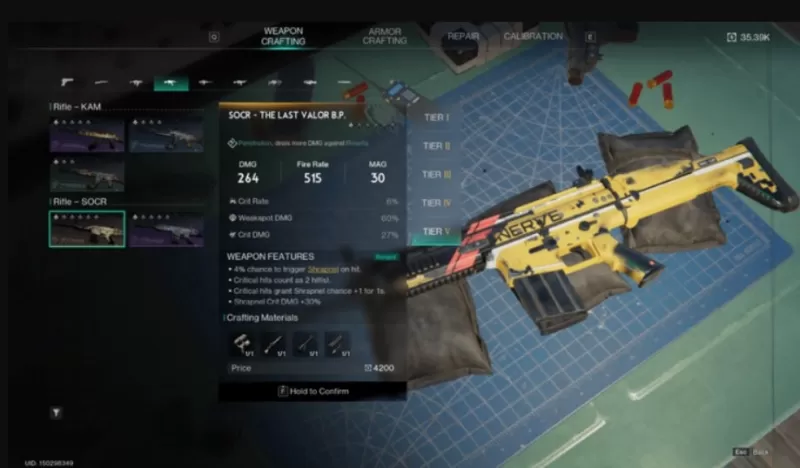Viewport: 800px width, 468px height.
Task: Pick the Tier IV option
Action: coord(436,203)
